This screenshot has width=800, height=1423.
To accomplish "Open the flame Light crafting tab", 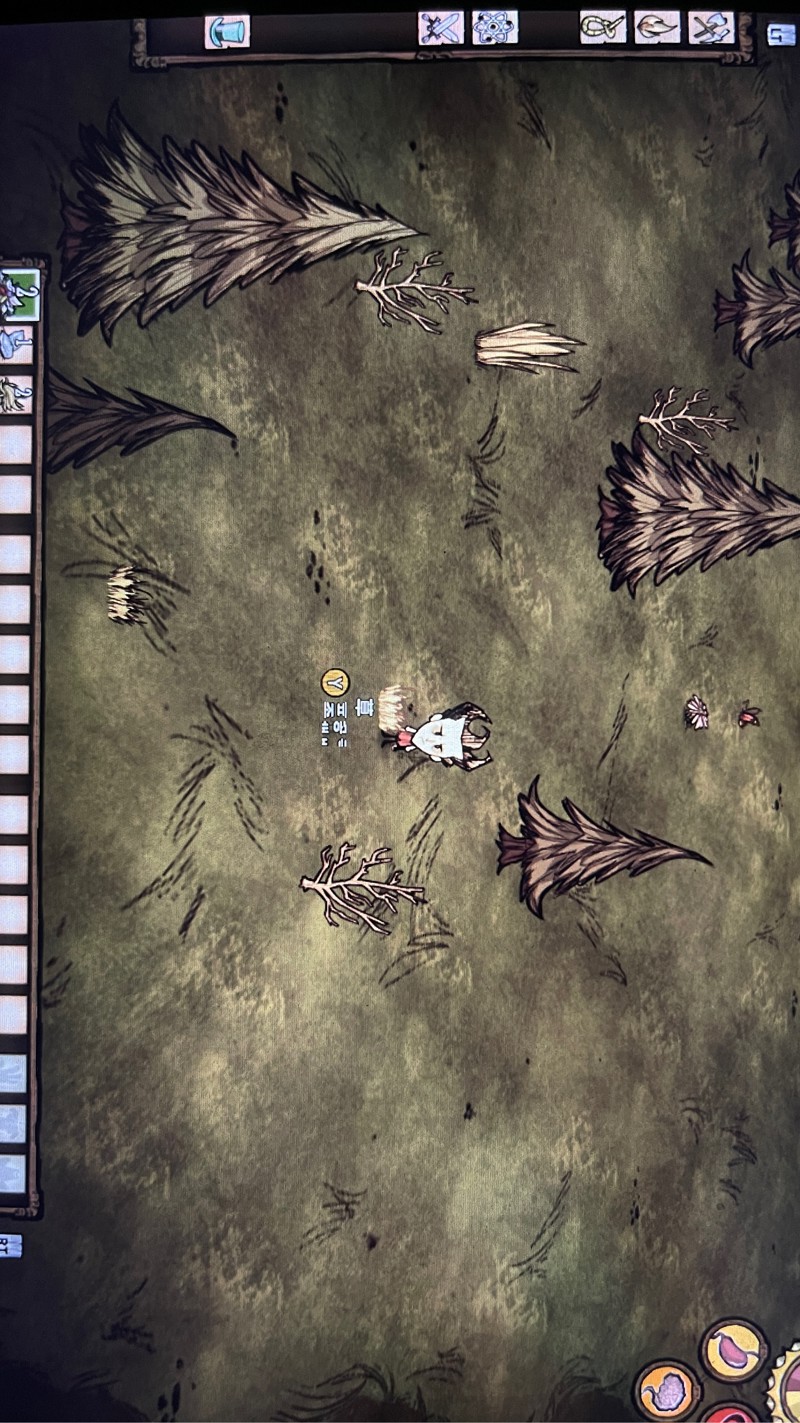I will click(657, 27).
